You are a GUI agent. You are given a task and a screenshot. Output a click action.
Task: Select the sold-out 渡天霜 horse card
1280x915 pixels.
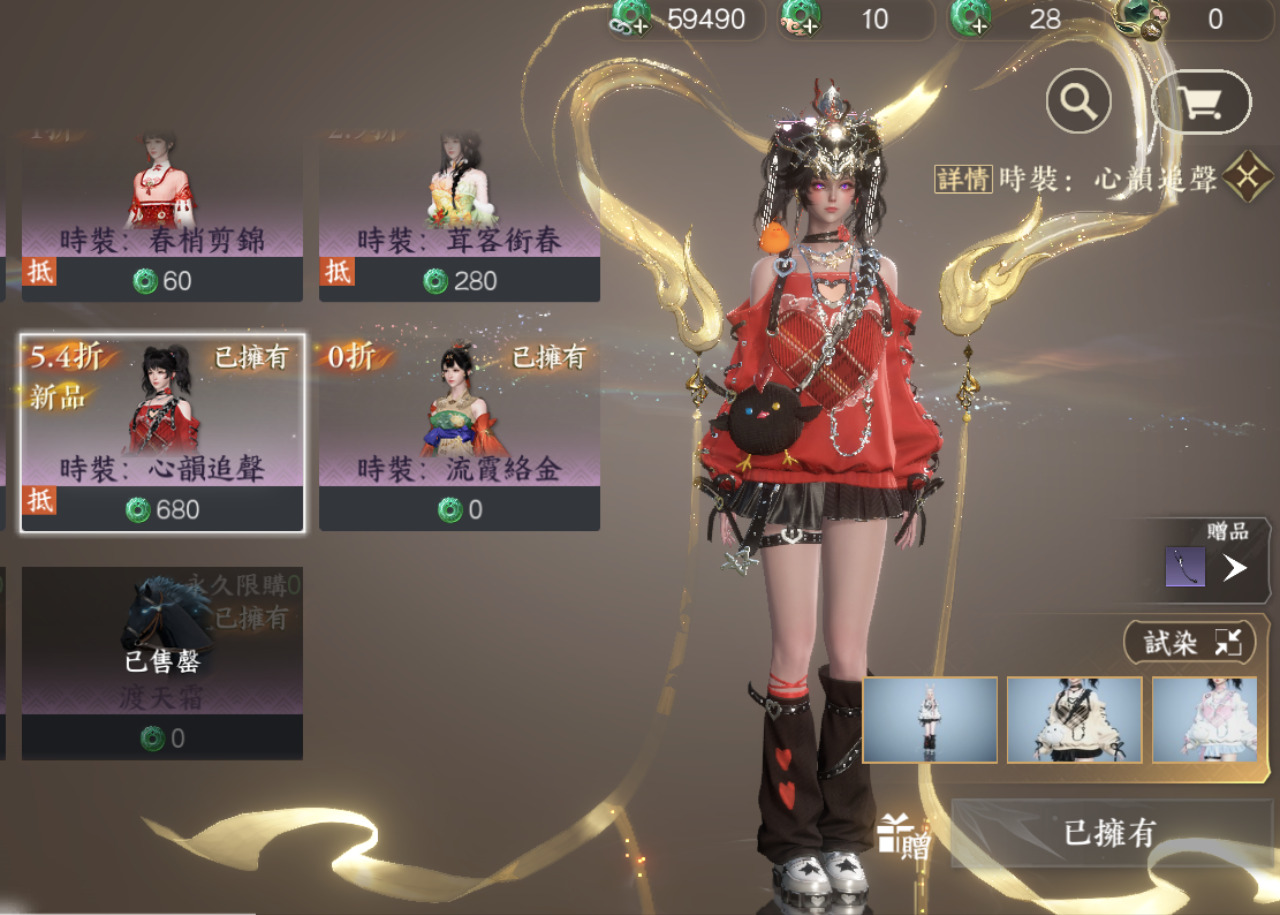[x=162, y=662]
